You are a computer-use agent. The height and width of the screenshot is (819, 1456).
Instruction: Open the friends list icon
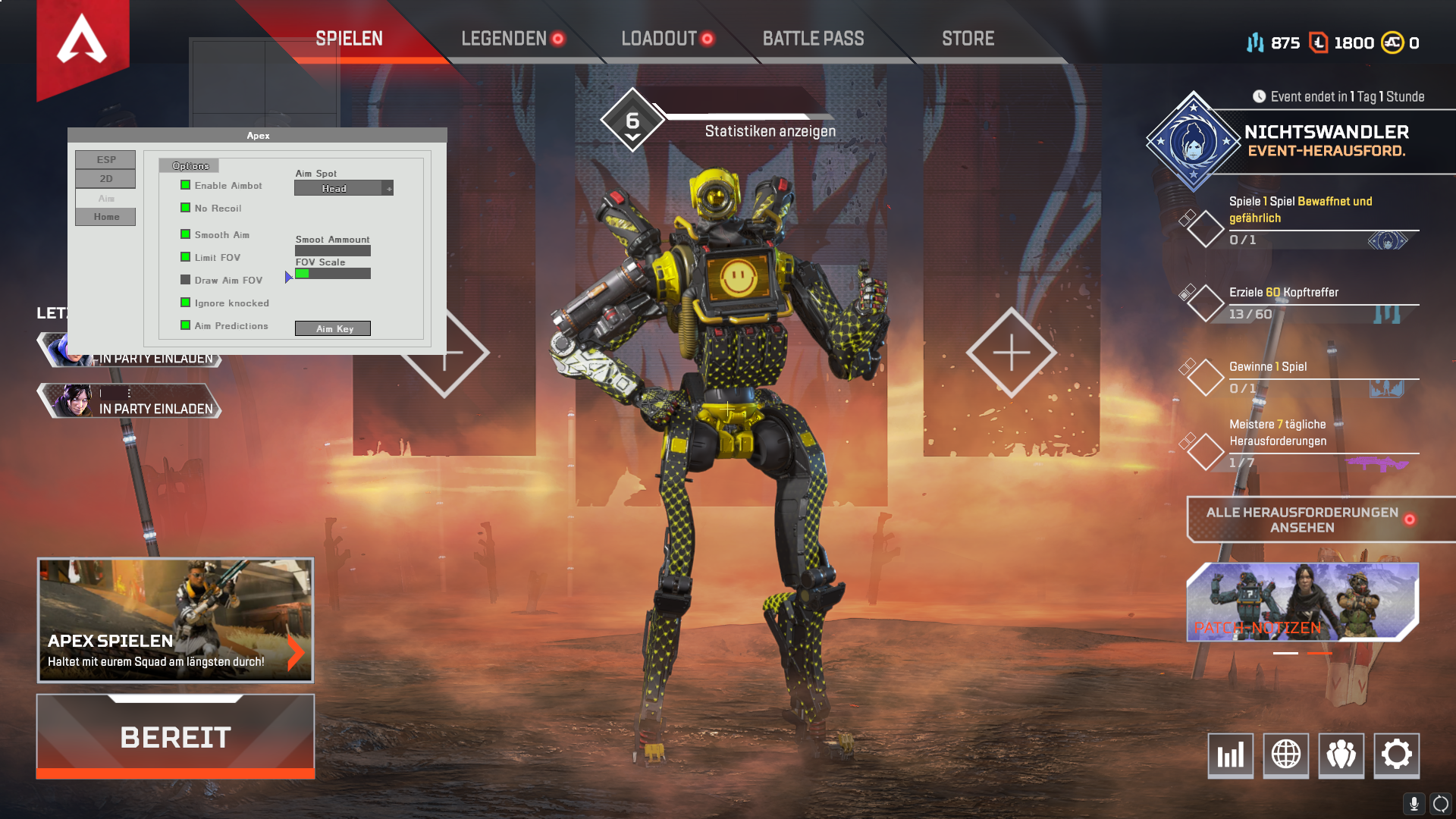[1341, 755]
